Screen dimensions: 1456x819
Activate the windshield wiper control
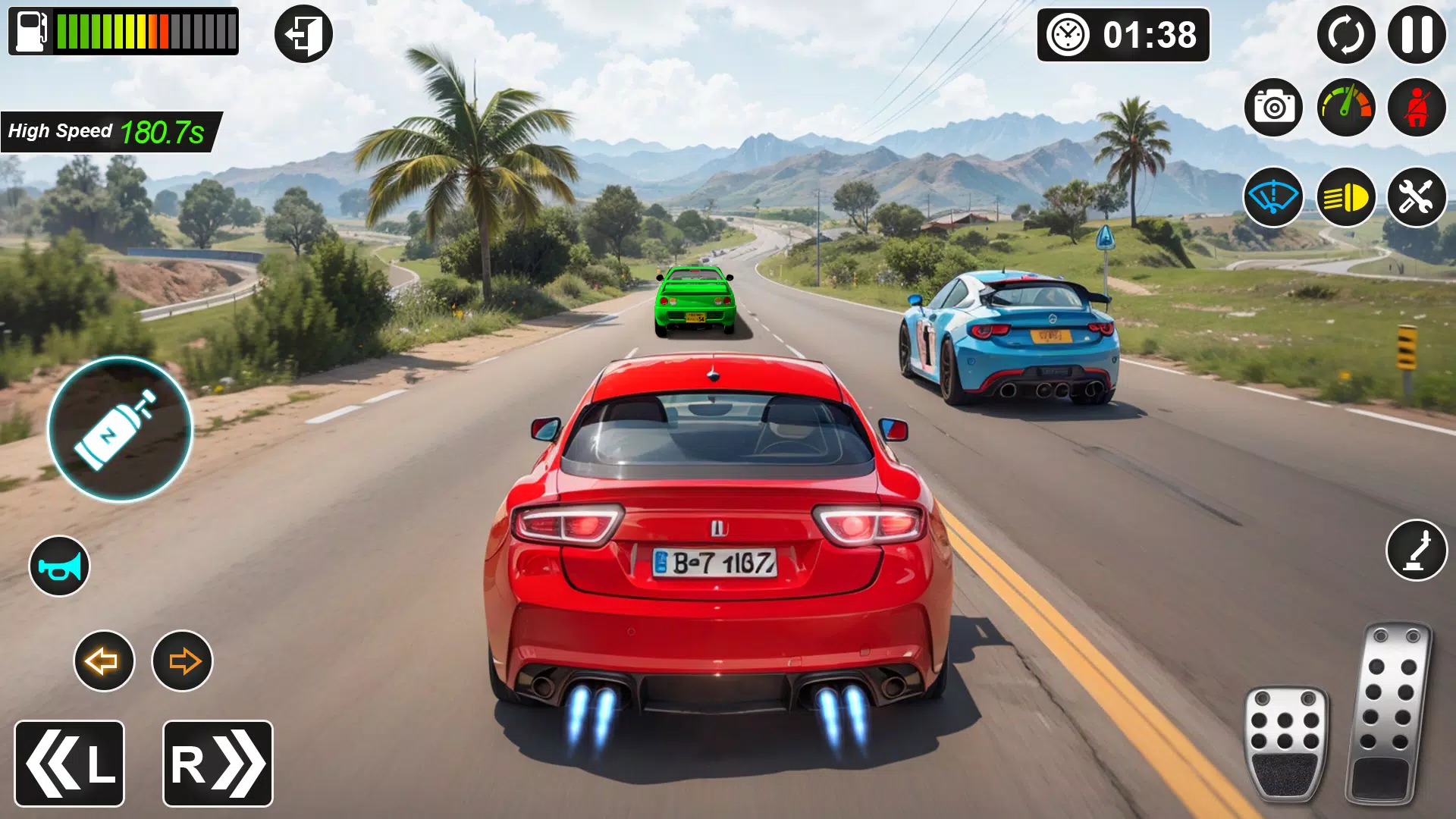coord(1273,197)
